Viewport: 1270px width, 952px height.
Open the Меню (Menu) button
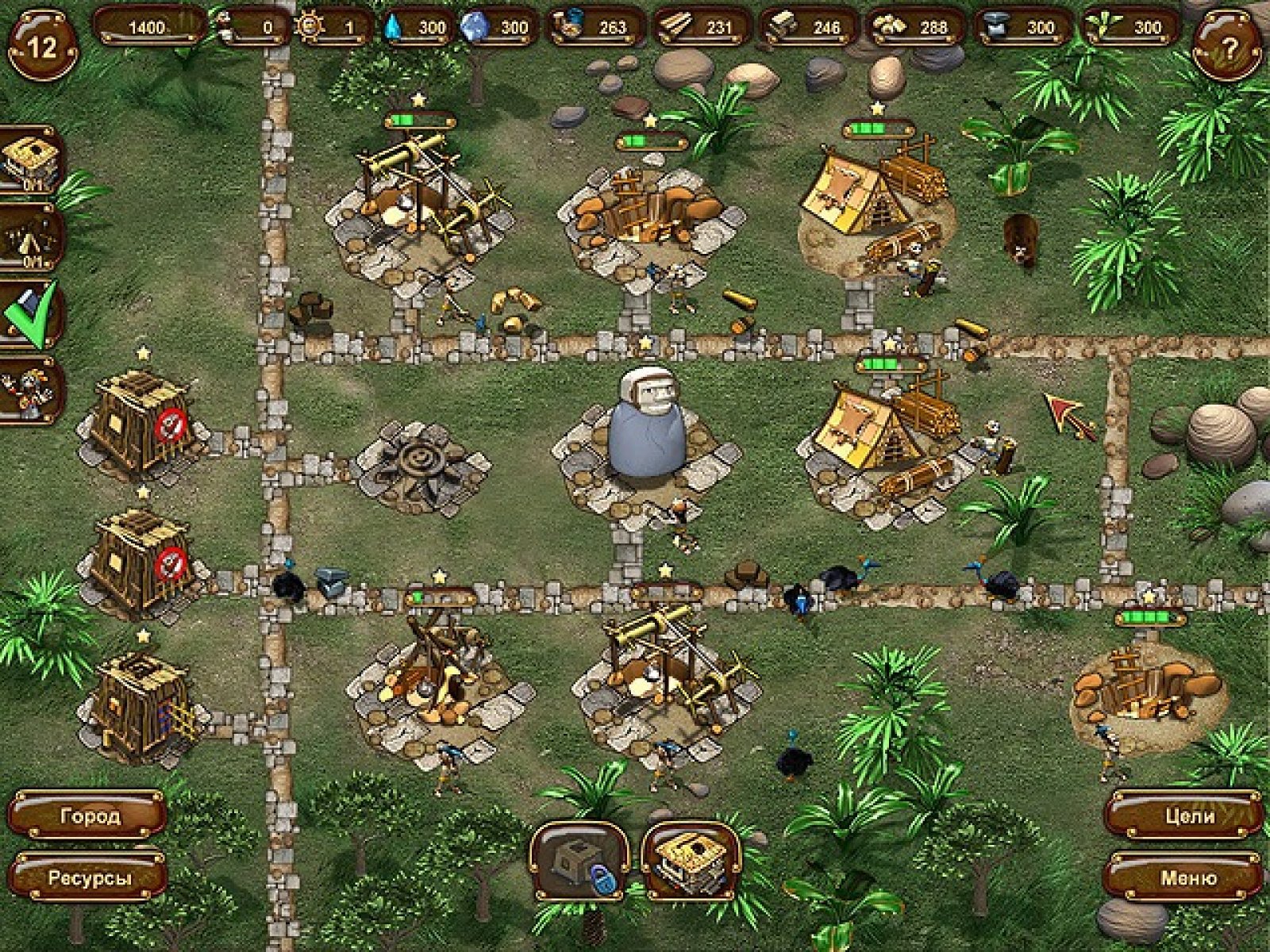point(1186,878)
